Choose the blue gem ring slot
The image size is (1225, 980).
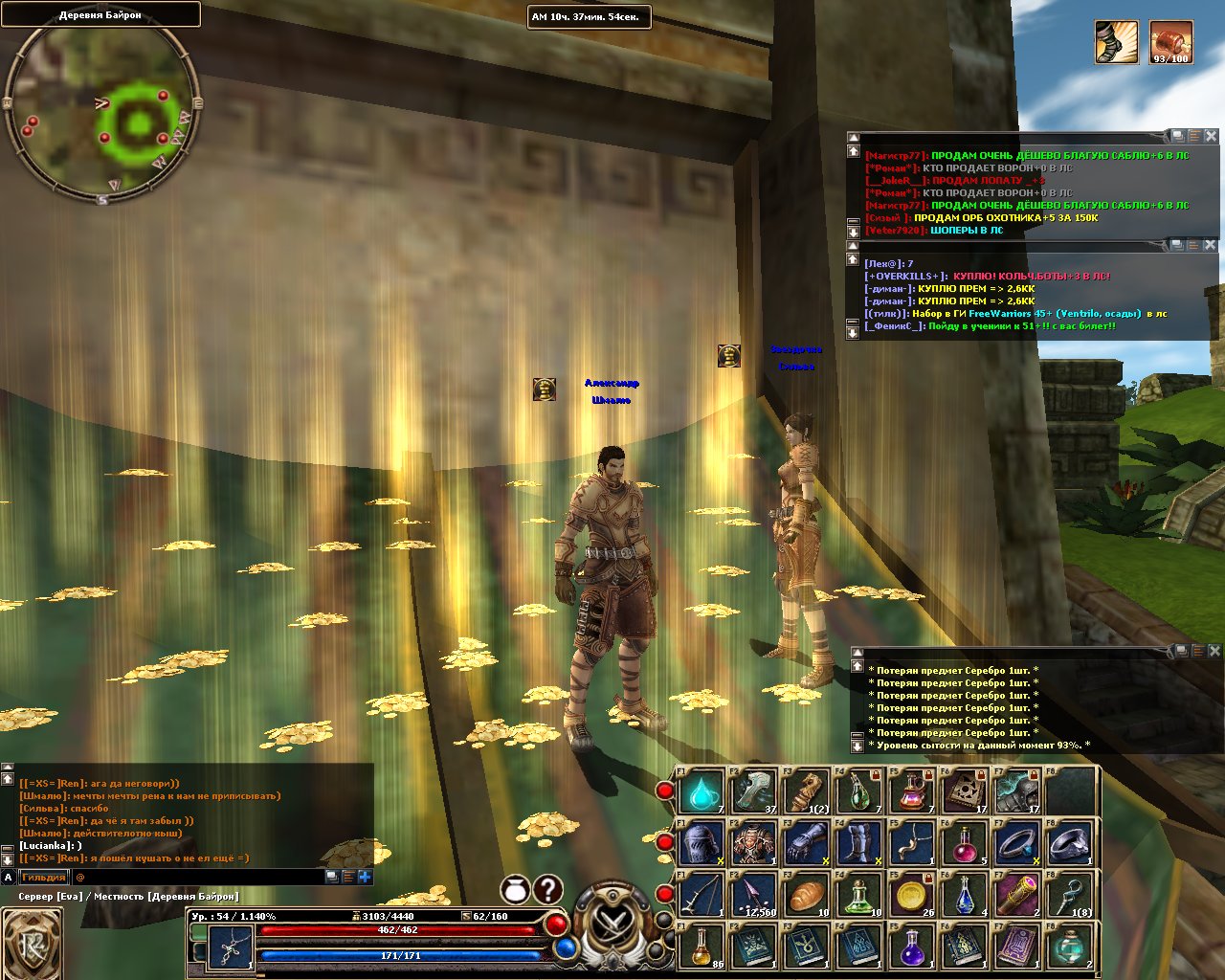[1068, 844]
